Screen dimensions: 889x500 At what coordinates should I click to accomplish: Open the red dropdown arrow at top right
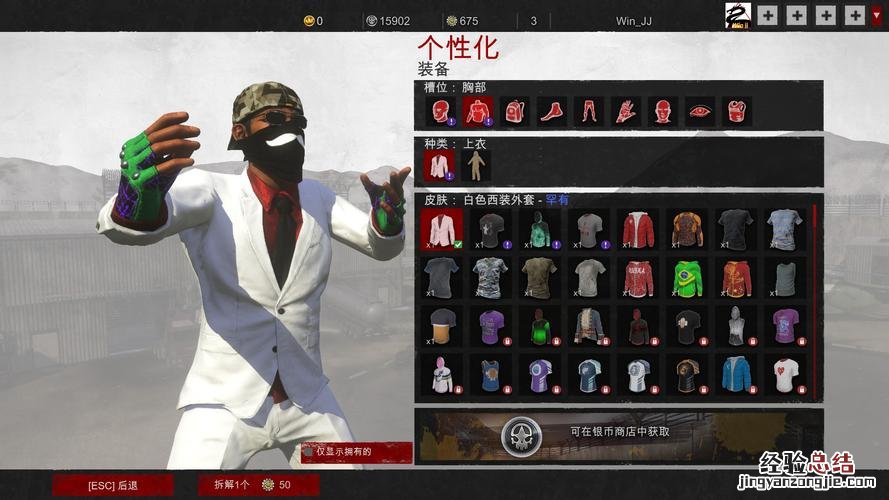(877, 15)
